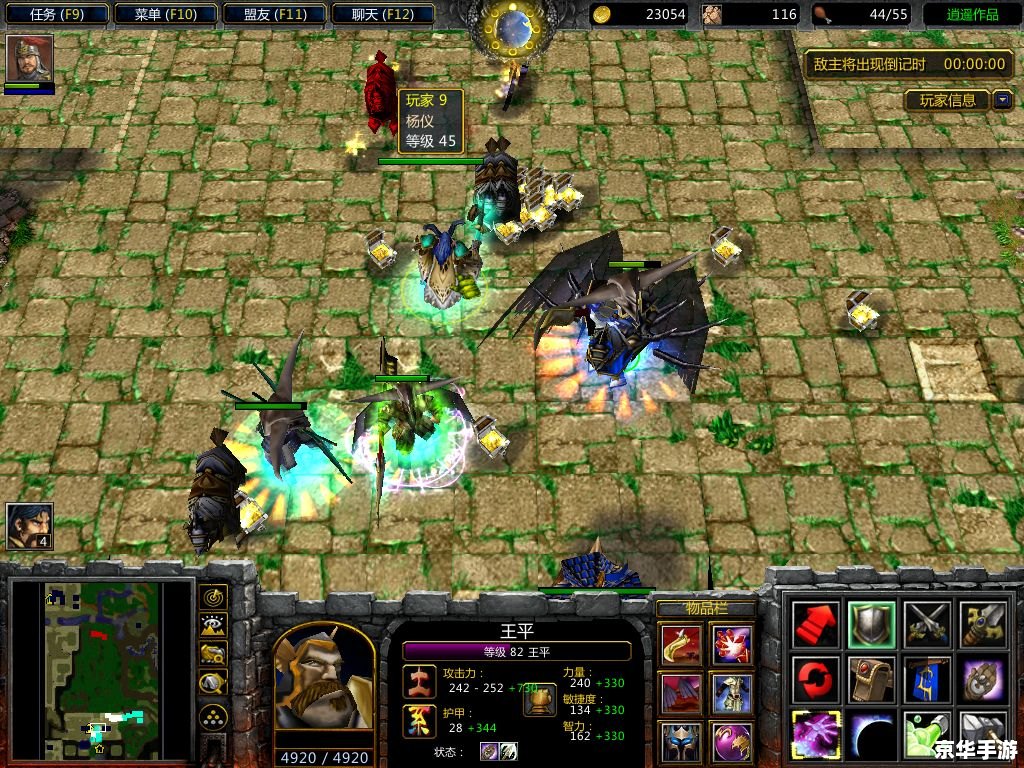Image resolution: width=1024 pixels, height=768 pixels.
Task: Expand the player info dropdown arrow
Action: point(1001,100)
